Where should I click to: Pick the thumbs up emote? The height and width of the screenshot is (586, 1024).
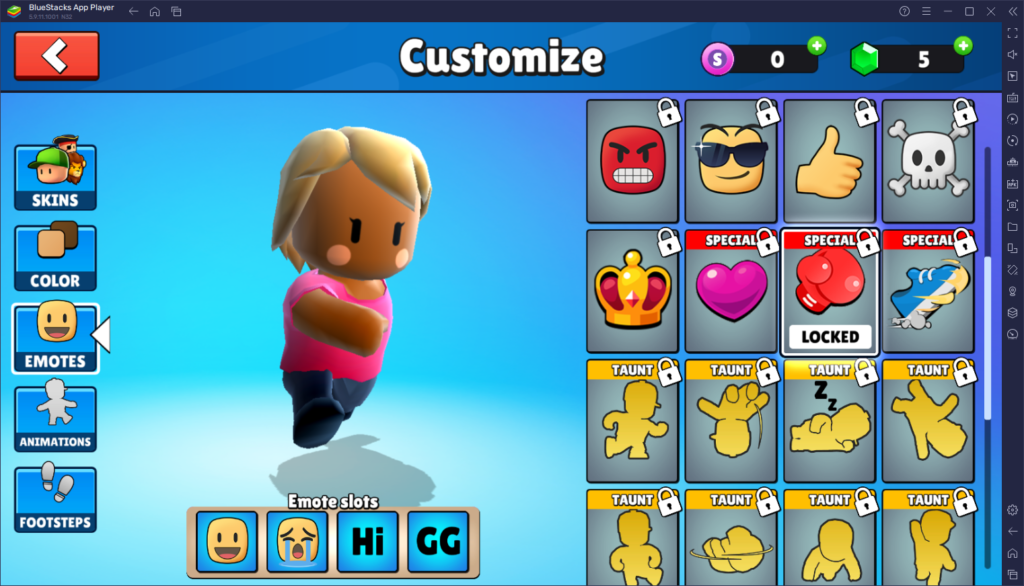[x=828, y=162]
